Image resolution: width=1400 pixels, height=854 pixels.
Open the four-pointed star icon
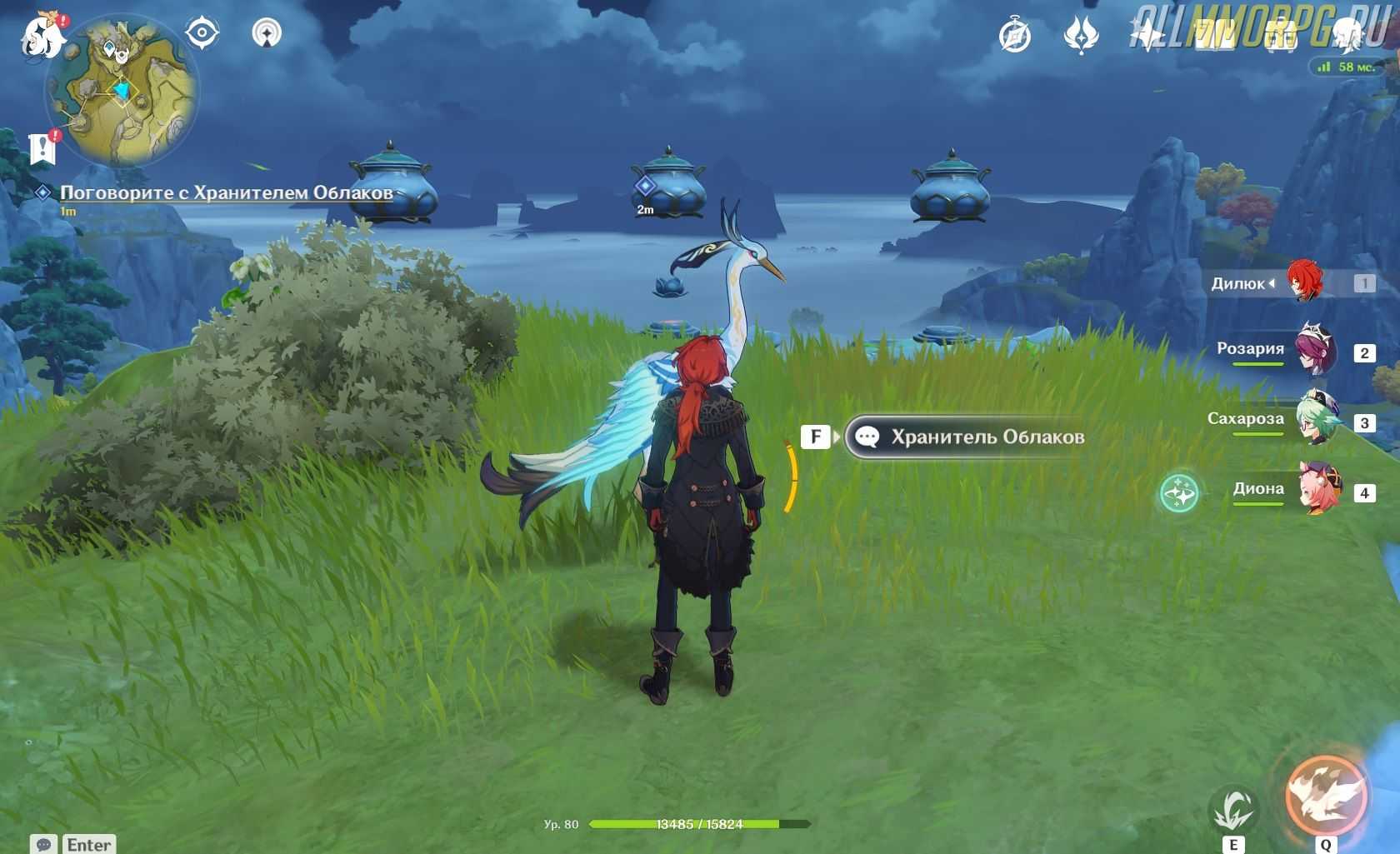click(1147, 37)
